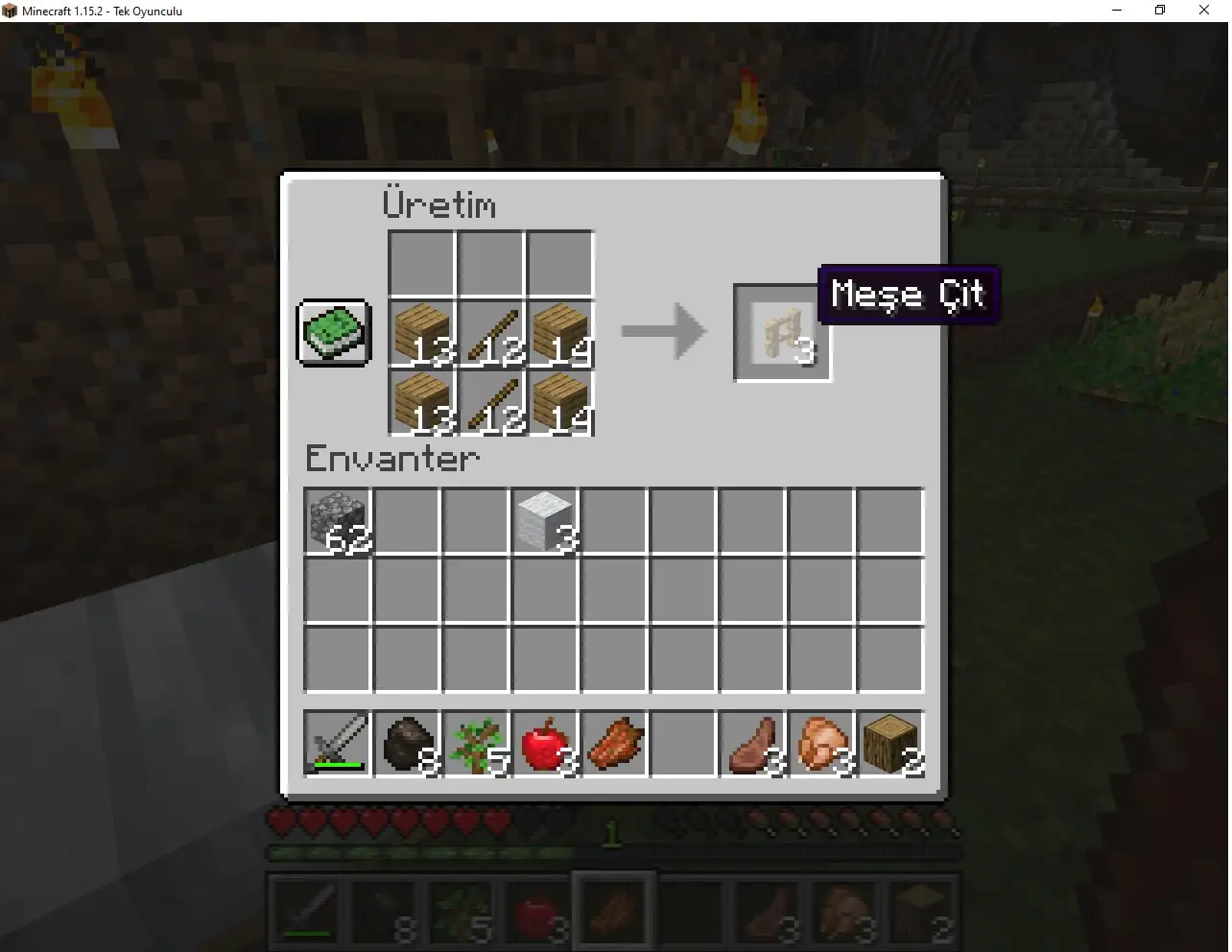Select the cobblestone stack in the inventory
Screen dimensions: 1232x952
pyautogui.click(x=337, y=521)
